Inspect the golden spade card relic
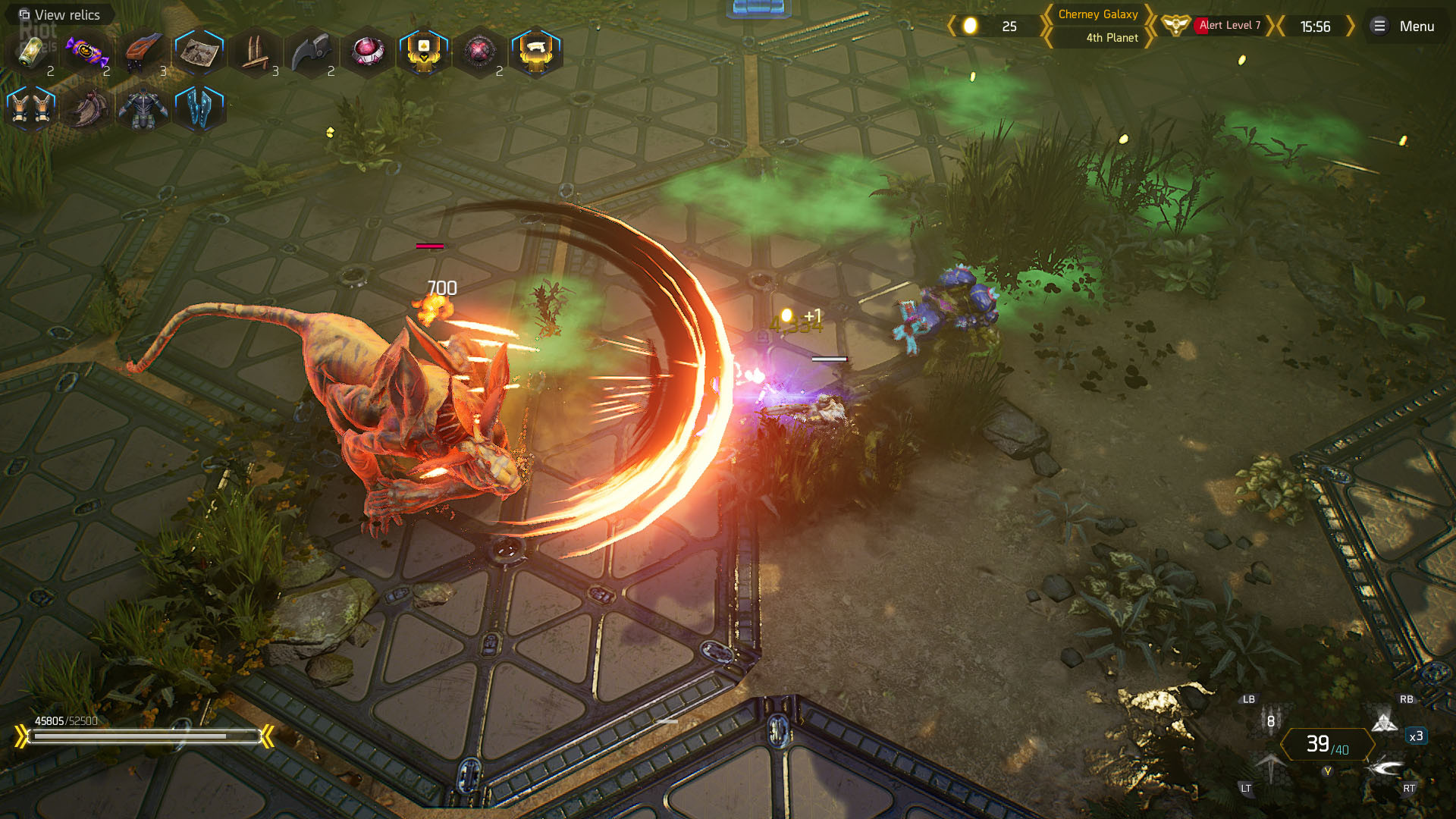The width and height of the screenshot is (1456, 819). tap(423, 52)
